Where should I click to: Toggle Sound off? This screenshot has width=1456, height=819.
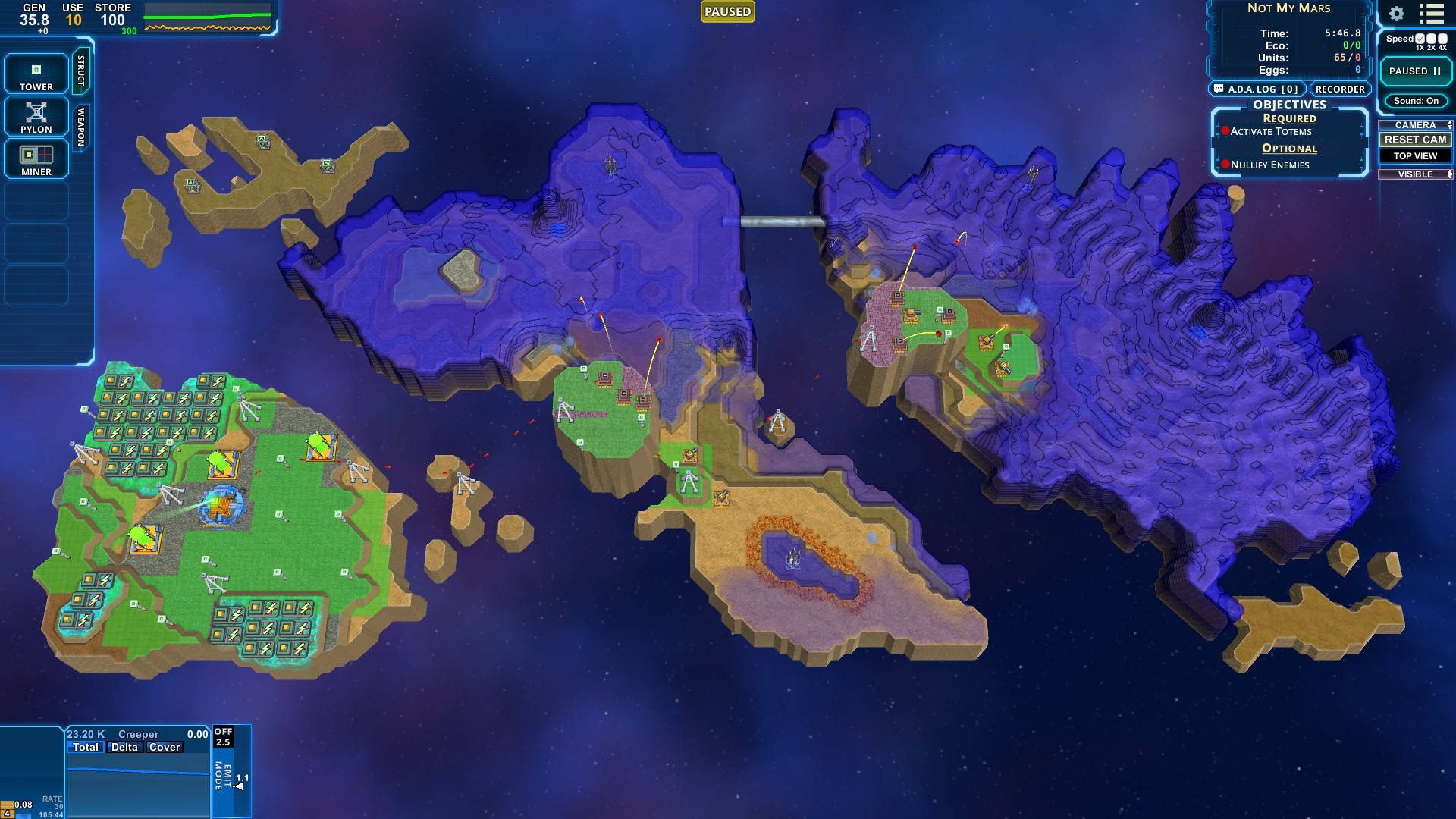[1415, 100]
